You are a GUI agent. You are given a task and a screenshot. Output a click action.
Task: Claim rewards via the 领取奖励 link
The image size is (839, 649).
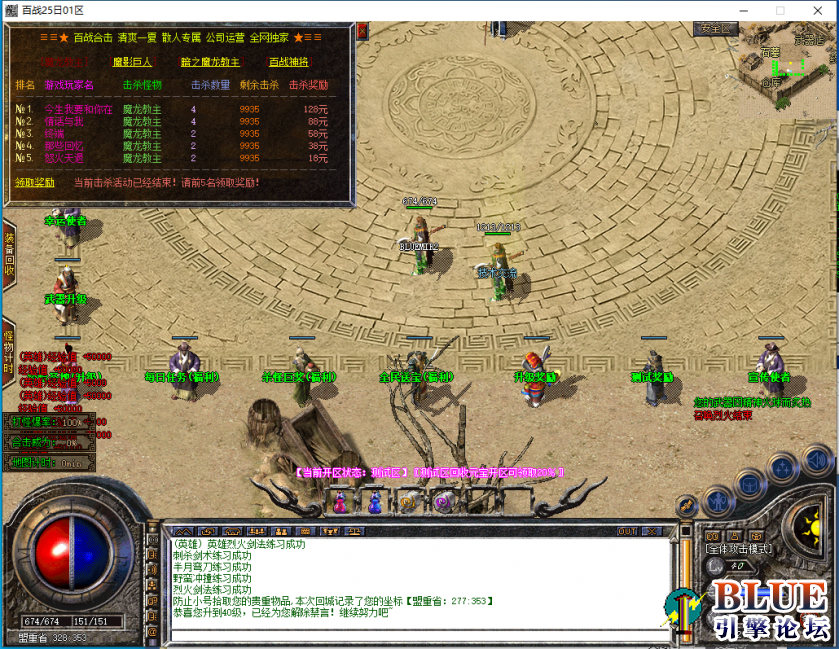pos(35,183)
